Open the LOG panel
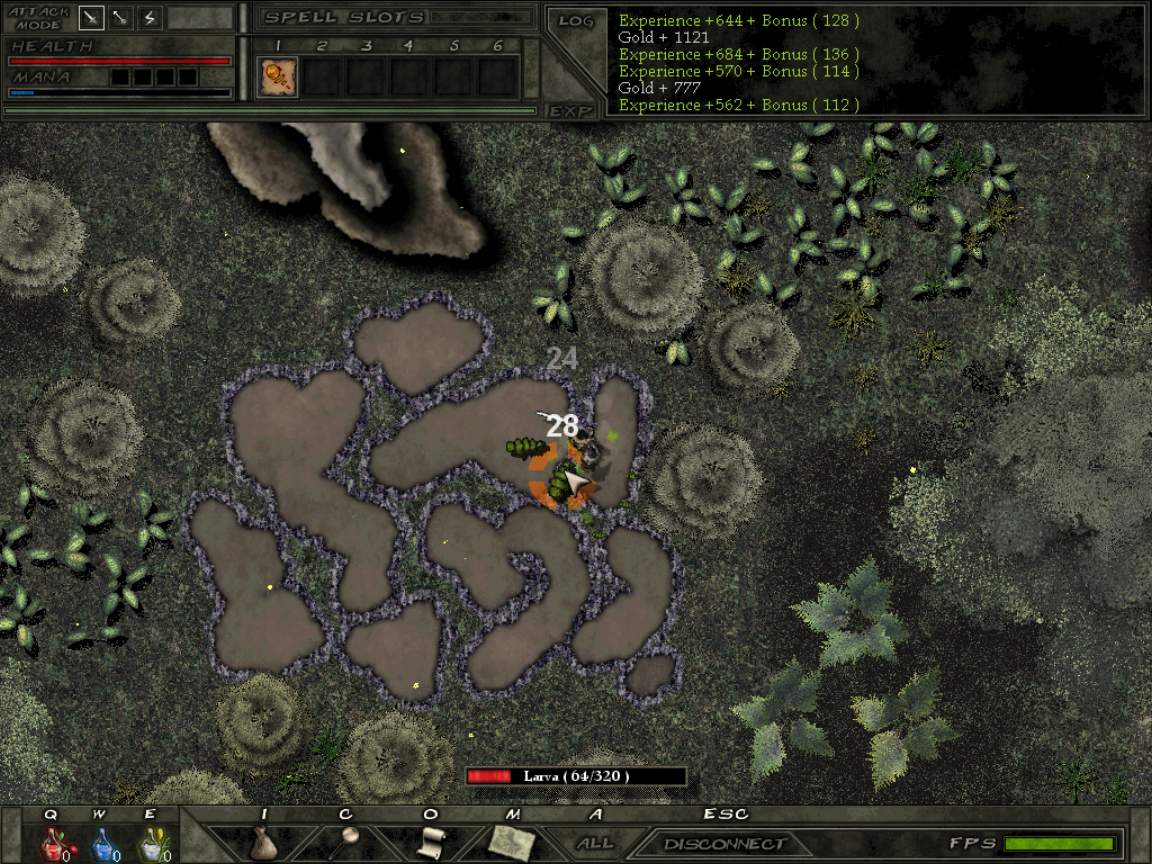 click(x=576, y=20)
